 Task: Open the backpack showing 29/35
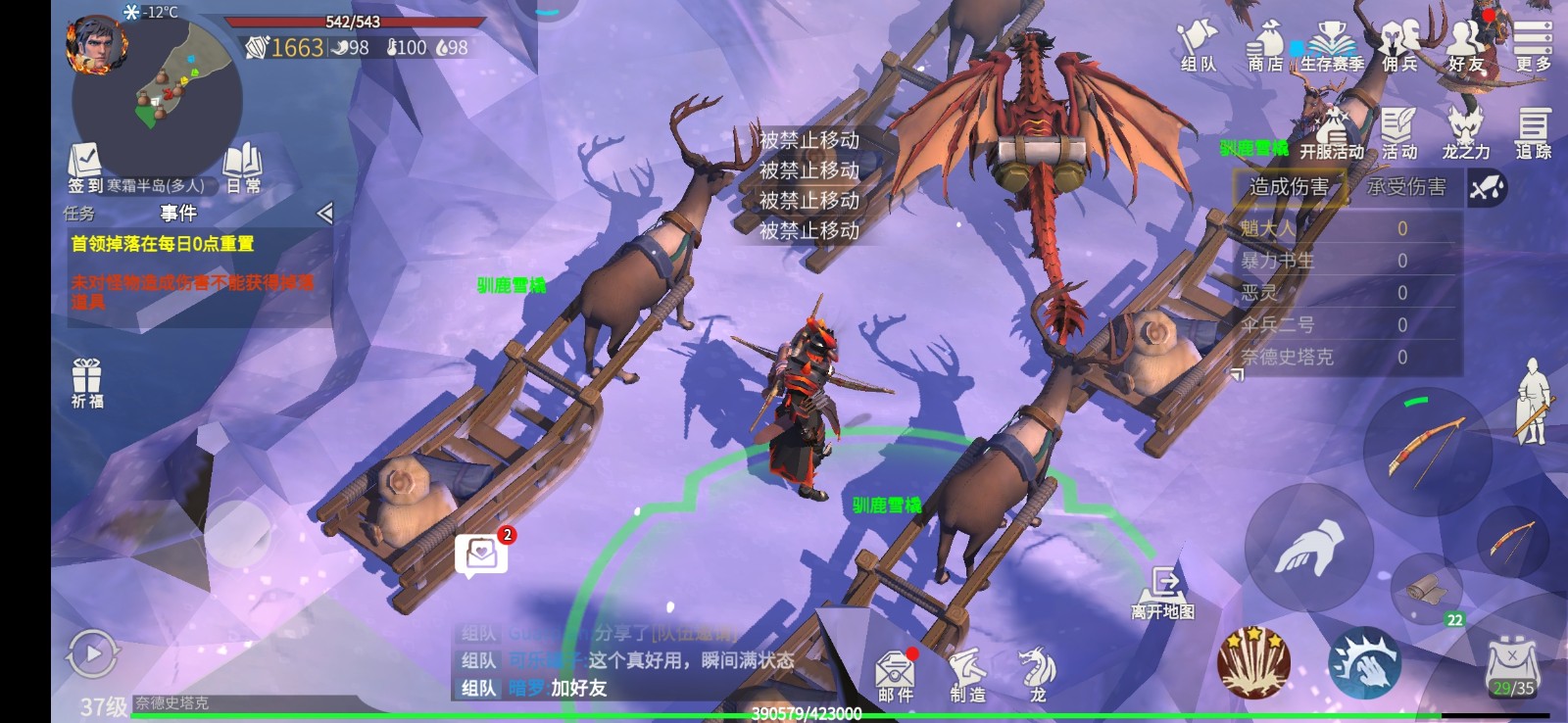(1512, 666)
